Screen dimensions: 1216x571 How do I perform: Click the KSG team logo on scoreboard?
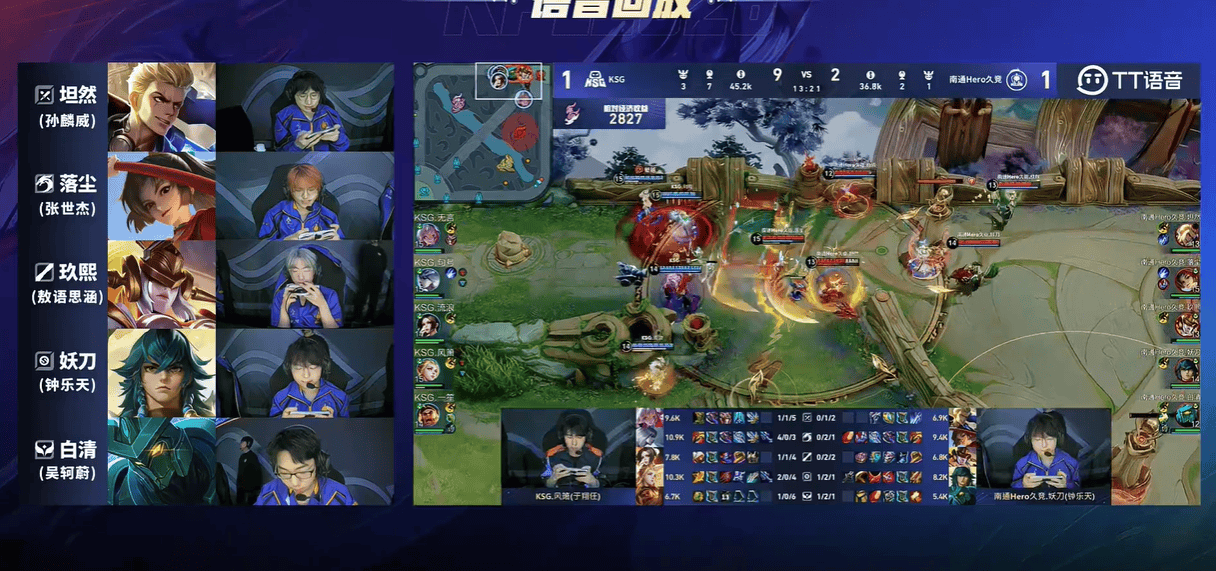click(595, 79)
